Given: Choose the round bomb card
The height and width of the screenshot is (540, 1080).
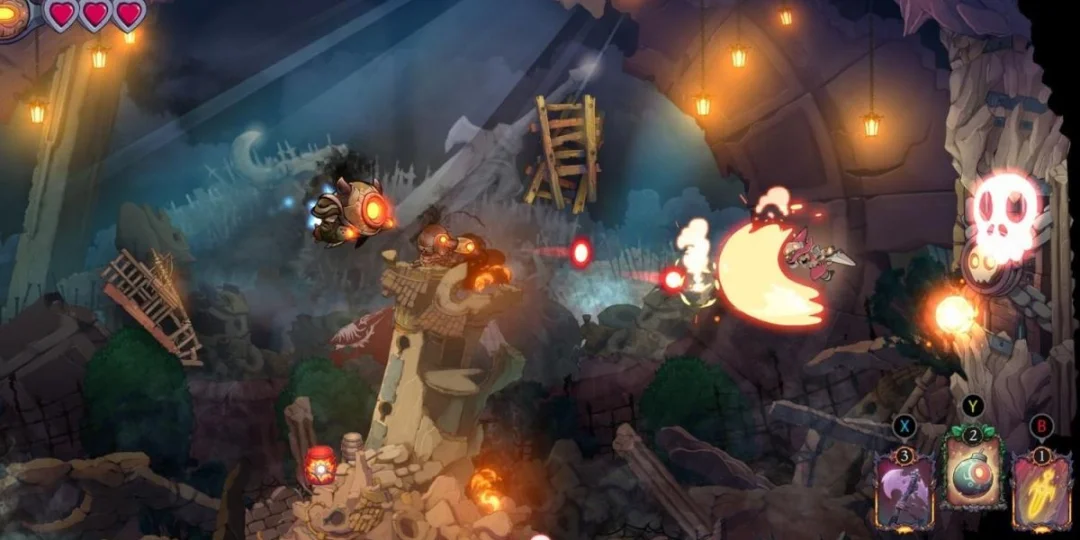Looking at the screenshot, I should tap(972, 478).
